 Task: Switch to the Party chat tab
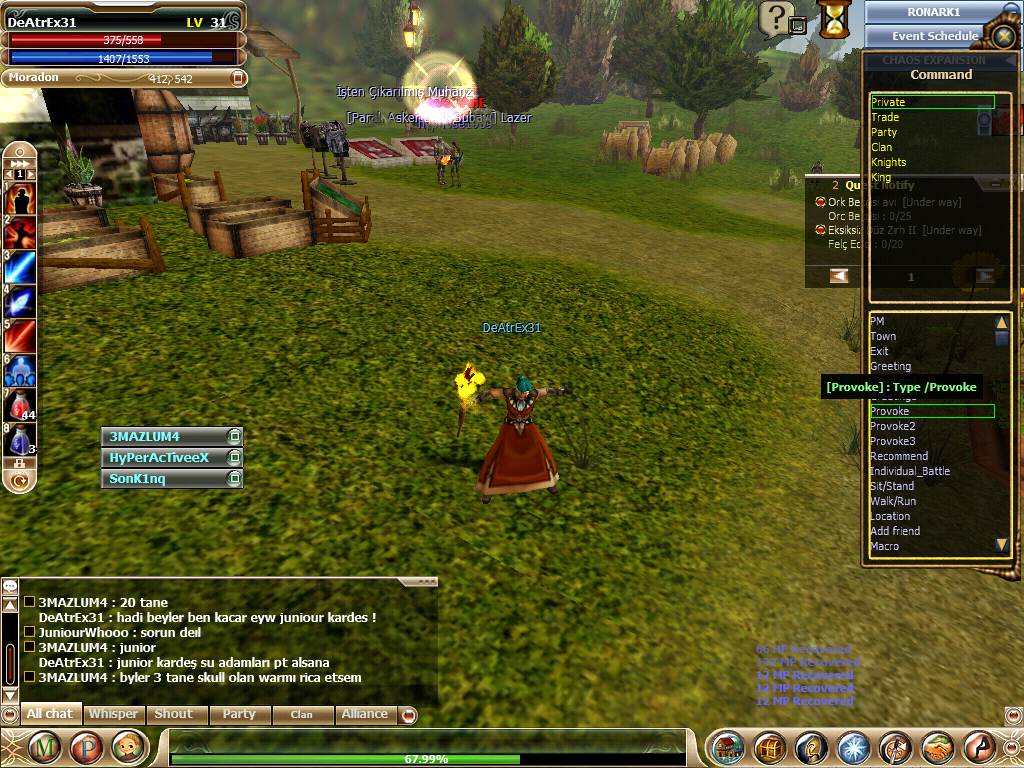pos(239,714)
